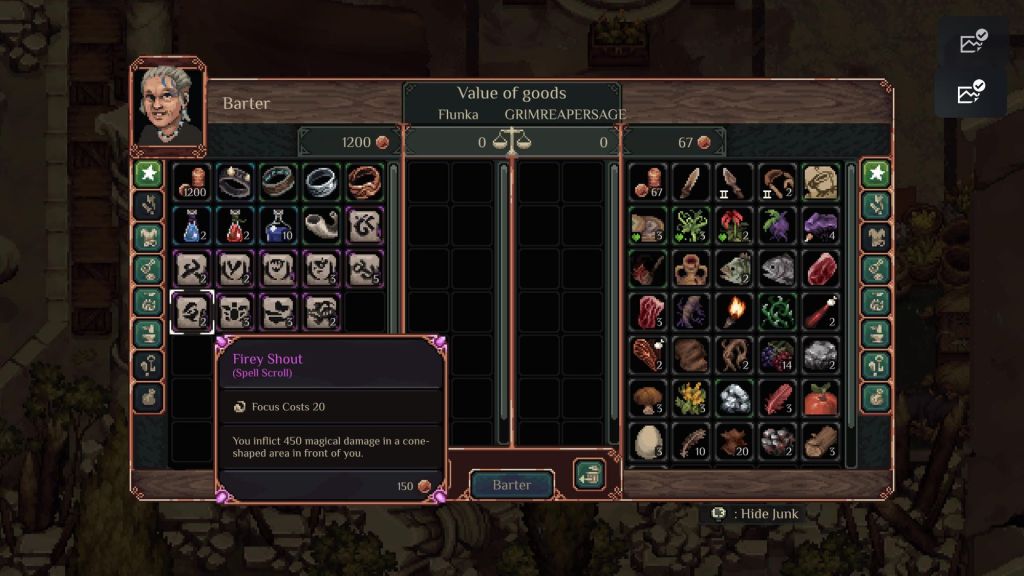This screenshot has width=1024, height=576.
Task: Select the grapes stack of 14
Action: pyautogui.click(x=777, y=355)
